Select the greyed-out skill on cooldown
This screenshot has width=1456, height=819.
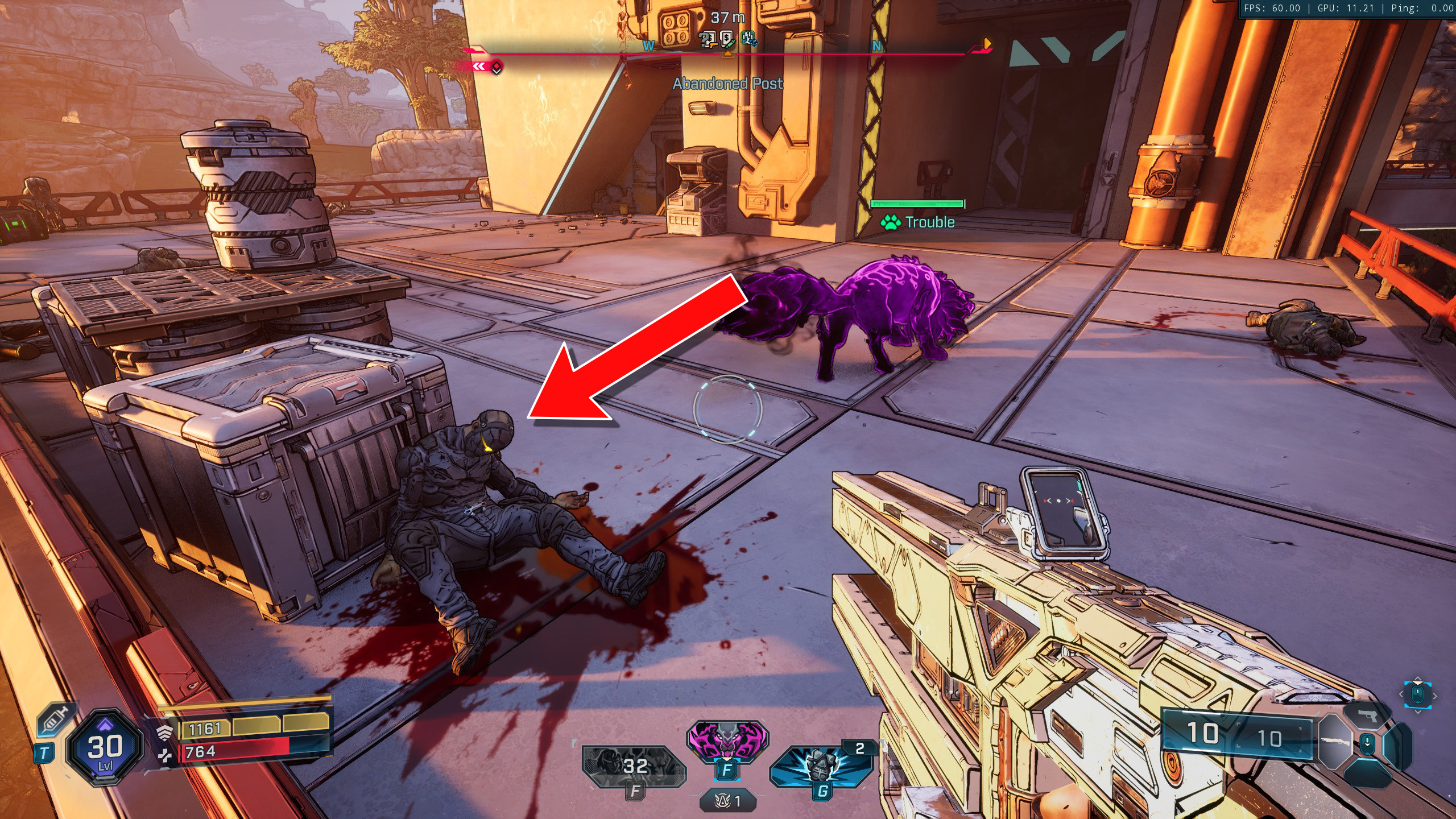(x=634, y=767)
